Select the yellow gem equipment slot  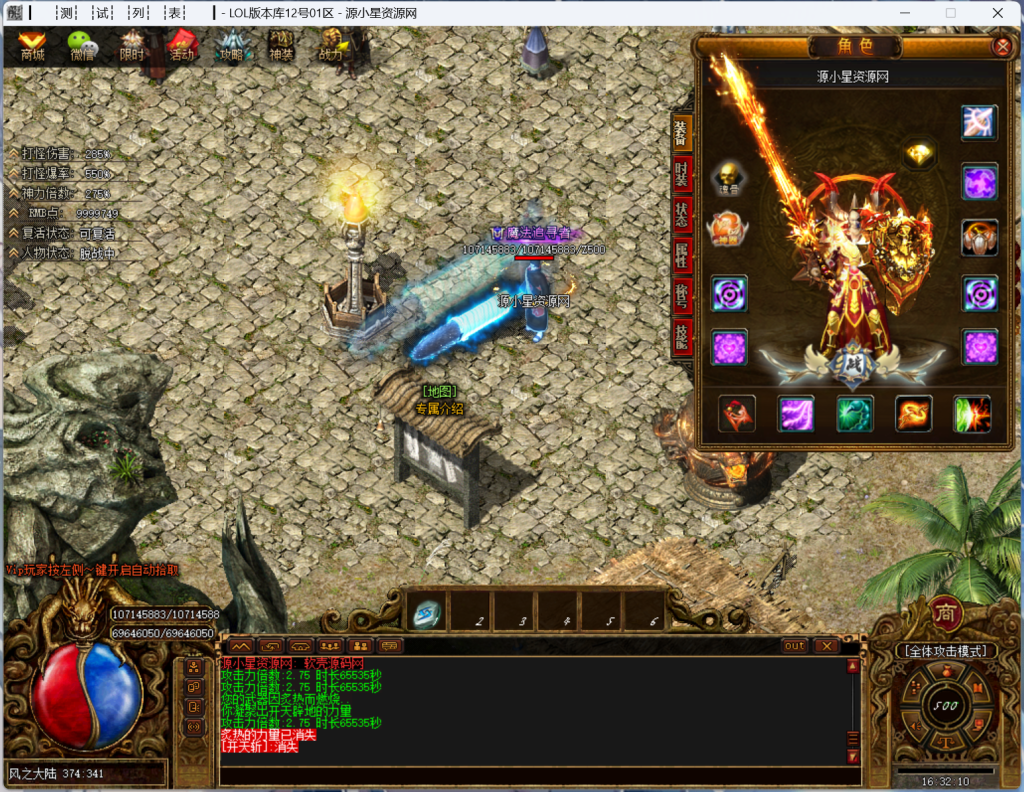919,154
